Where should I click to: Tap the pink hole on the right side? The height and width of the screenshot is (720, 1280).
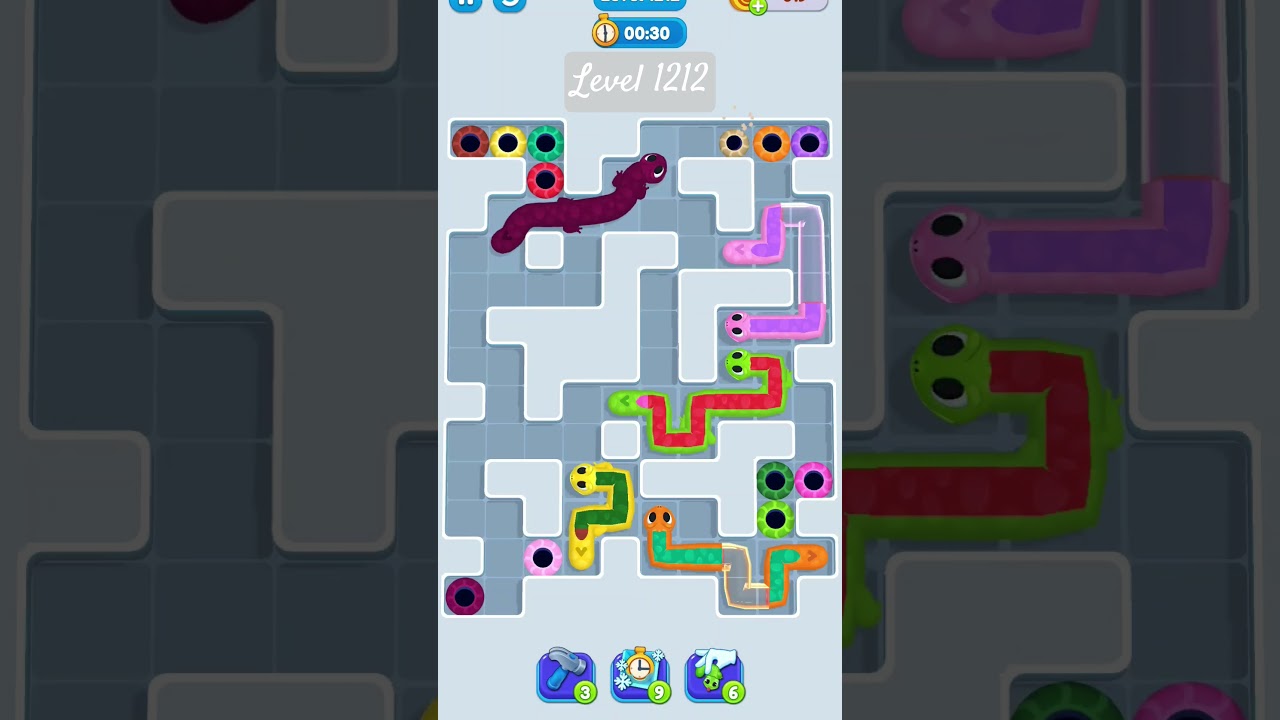click(812, 481)
